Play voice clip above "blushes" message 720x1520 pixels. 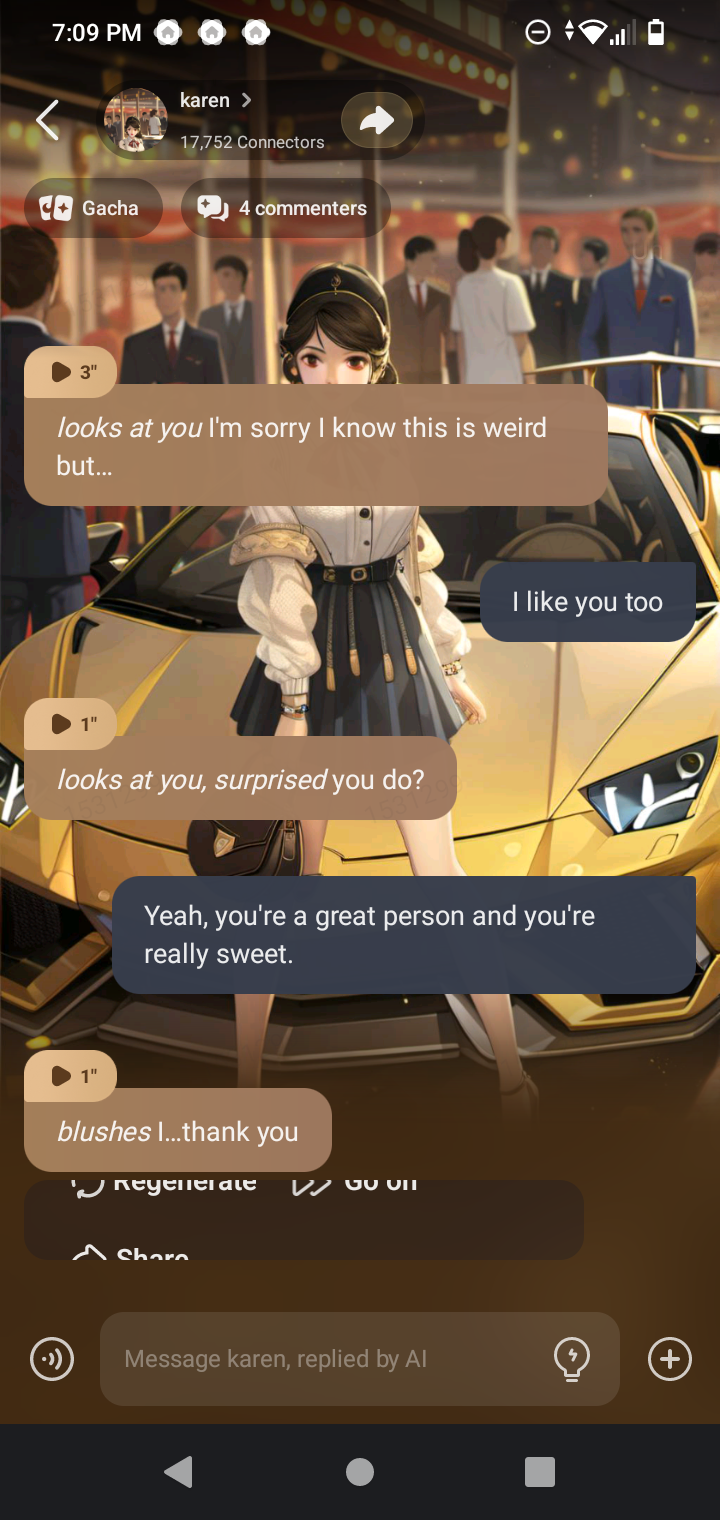click(x=70, y=1075)
